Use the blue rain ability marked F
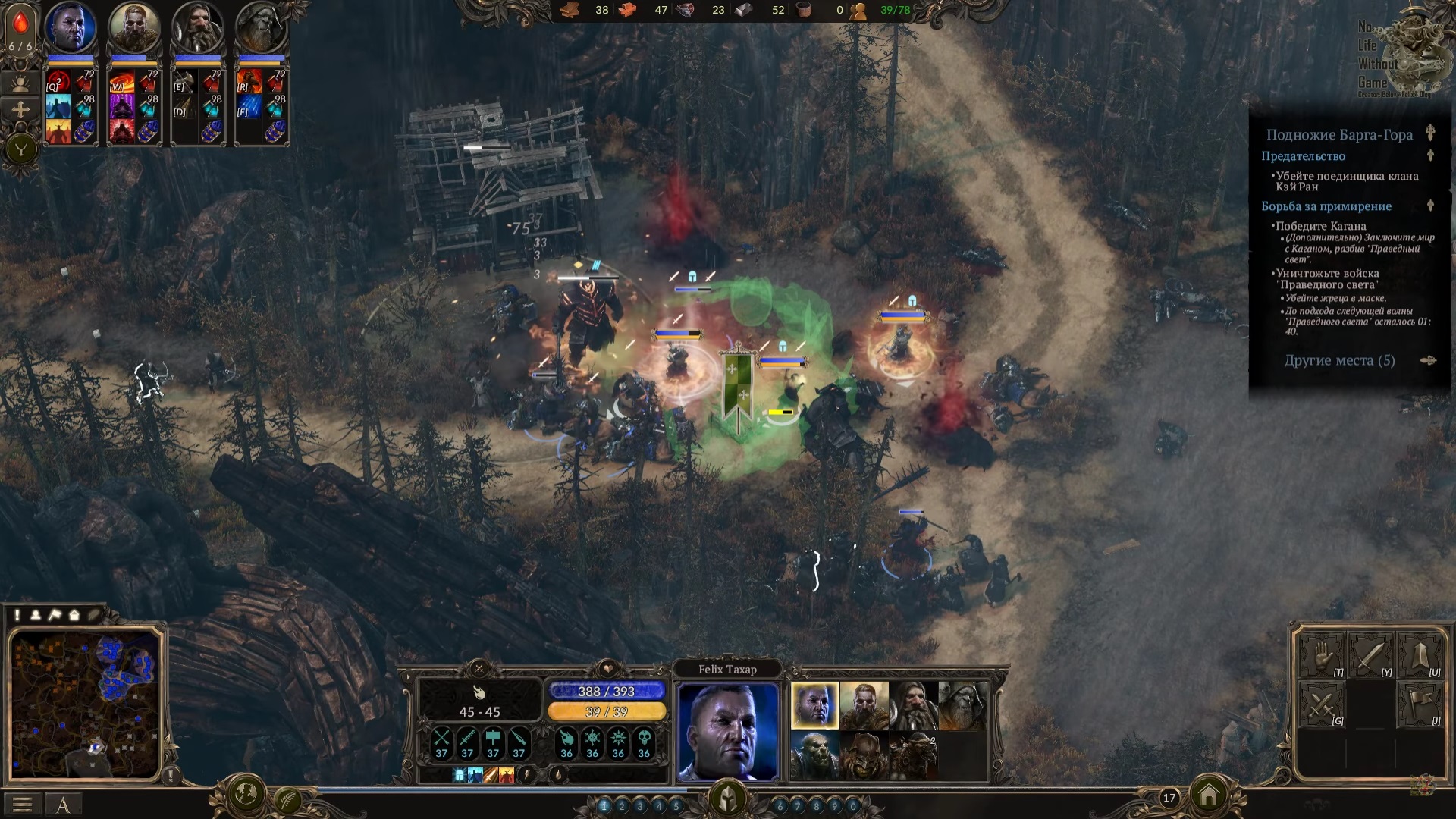 coord(249,107)
